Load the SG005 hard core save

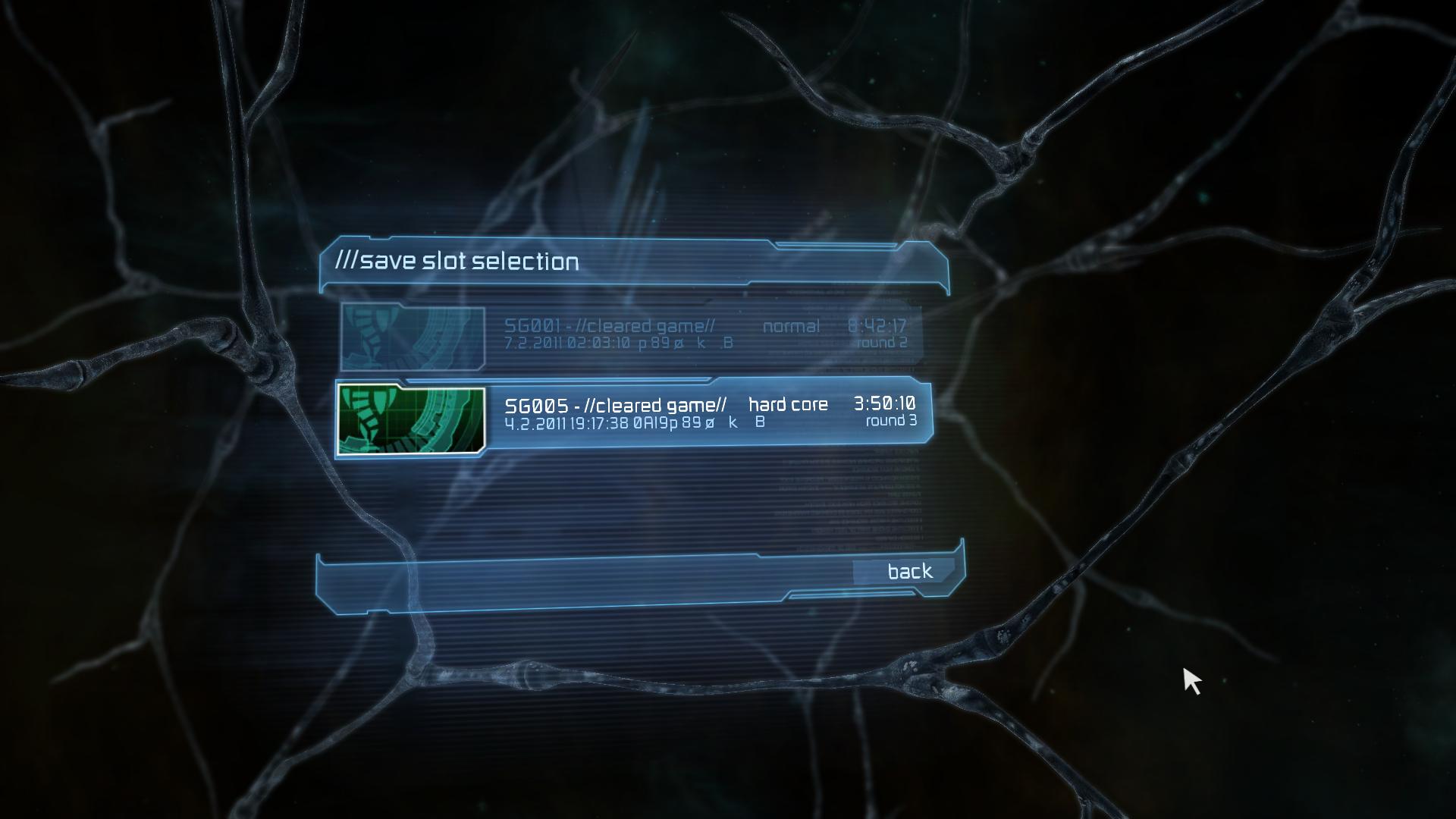point(709,413)
